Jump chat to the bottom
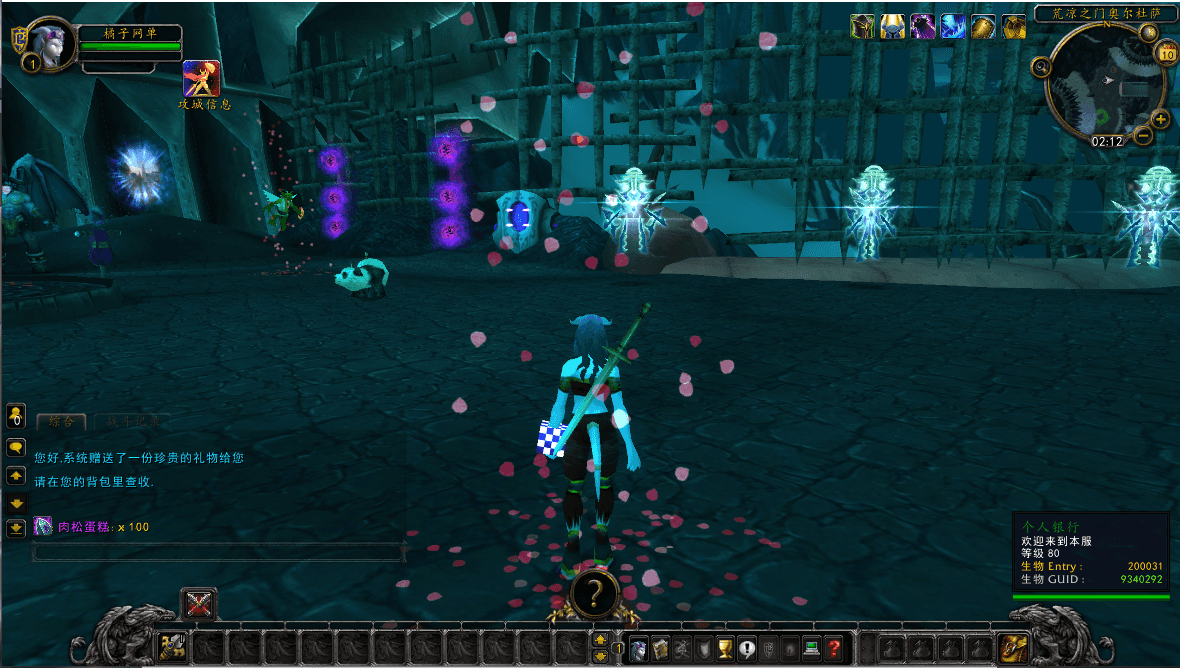The image size is (1180, 668). pos(16,528)
